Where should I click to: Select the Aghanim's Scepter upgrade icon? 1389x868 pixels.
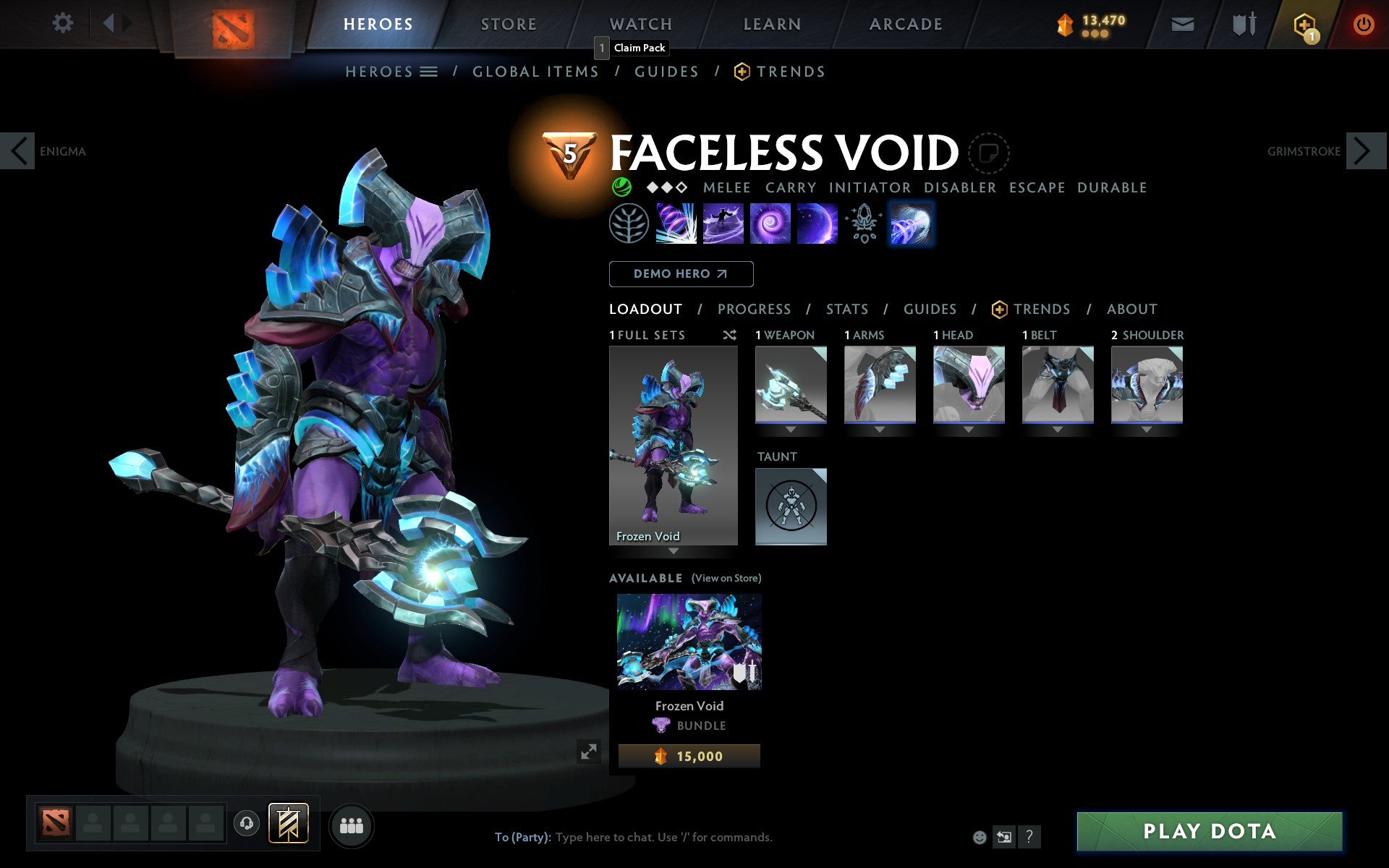(862, 223)
